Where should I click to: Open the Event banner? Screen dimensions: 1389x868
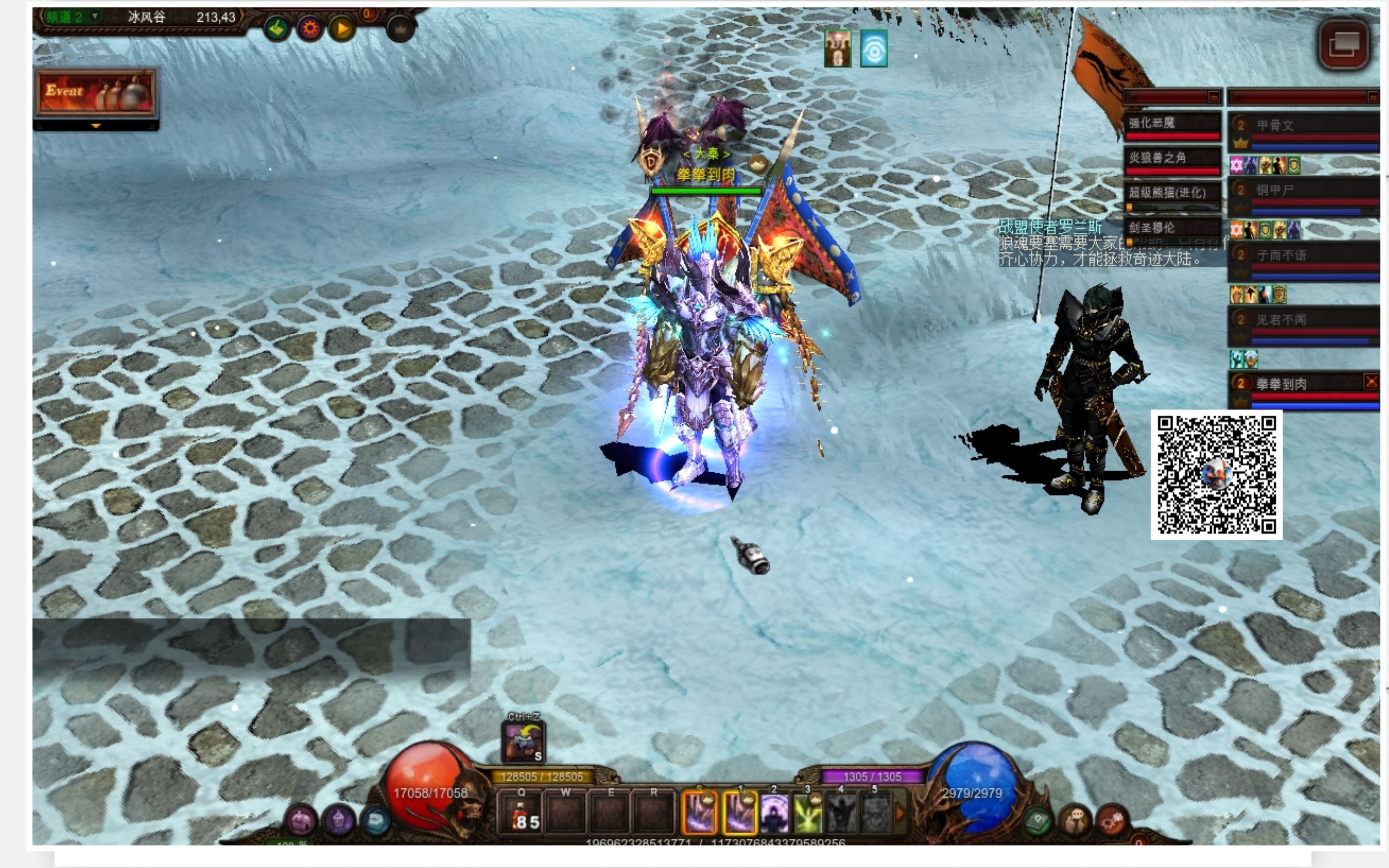[x=96, y=93]
